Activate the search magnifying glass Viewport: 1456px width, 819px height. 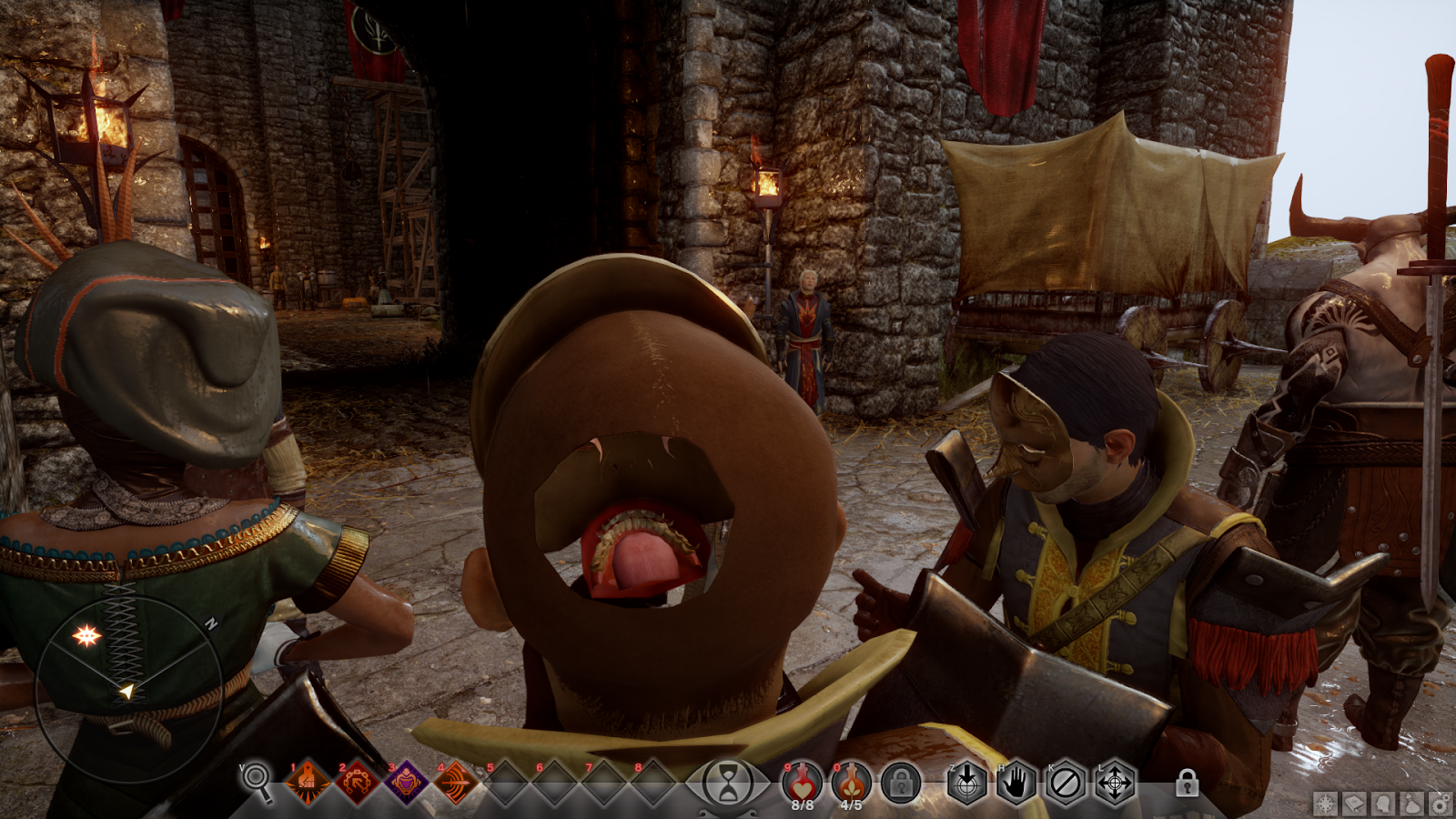pyautogui.click(x=257, y=780)
